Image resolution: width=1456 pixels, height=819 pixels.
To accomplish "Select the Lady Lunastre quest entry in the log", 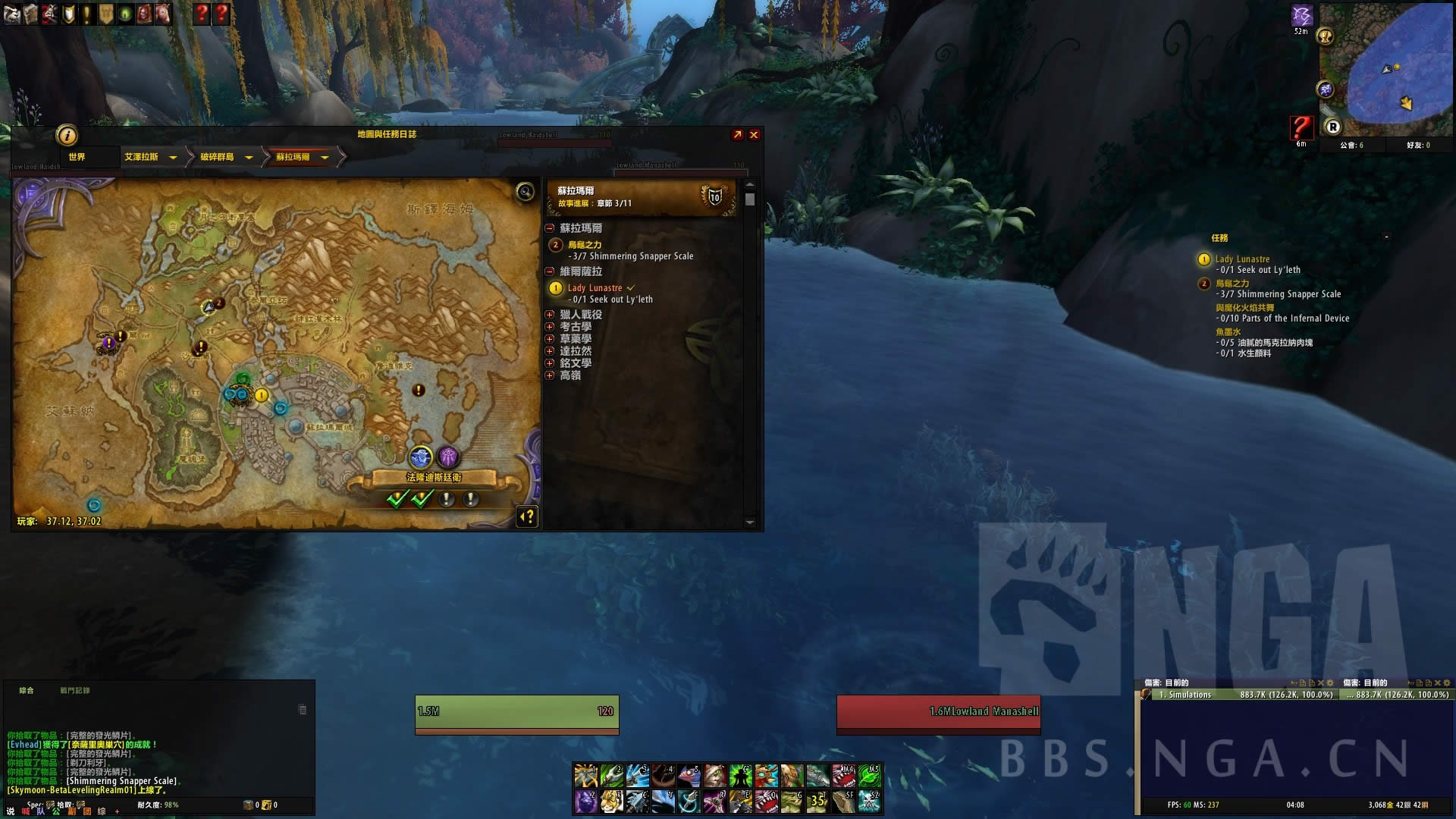I will pos(595,288).
